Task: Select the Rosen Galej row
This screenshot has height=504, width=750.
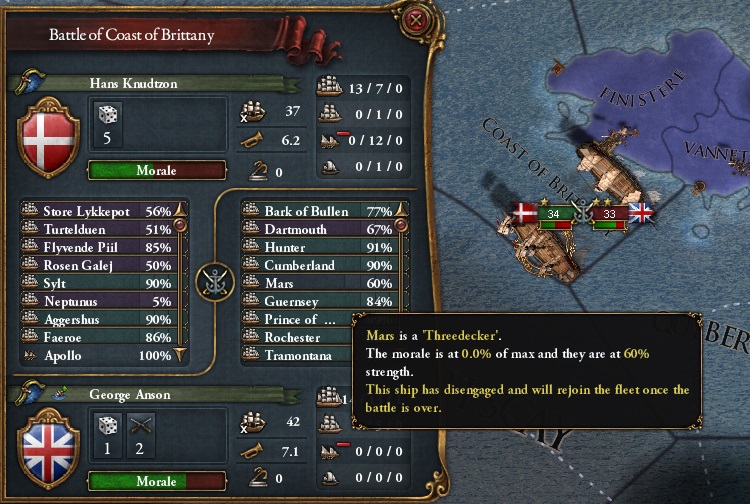Action: point(98,266)
